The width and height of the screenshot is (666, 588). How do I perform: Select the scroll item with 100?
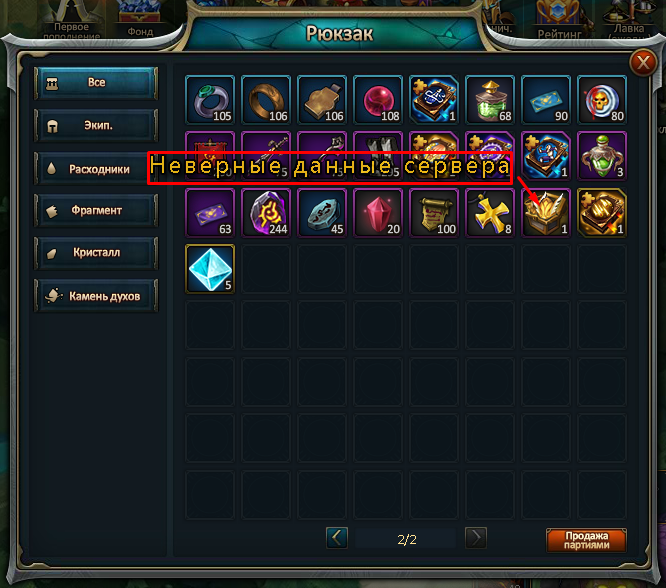[x=434, y=212]
